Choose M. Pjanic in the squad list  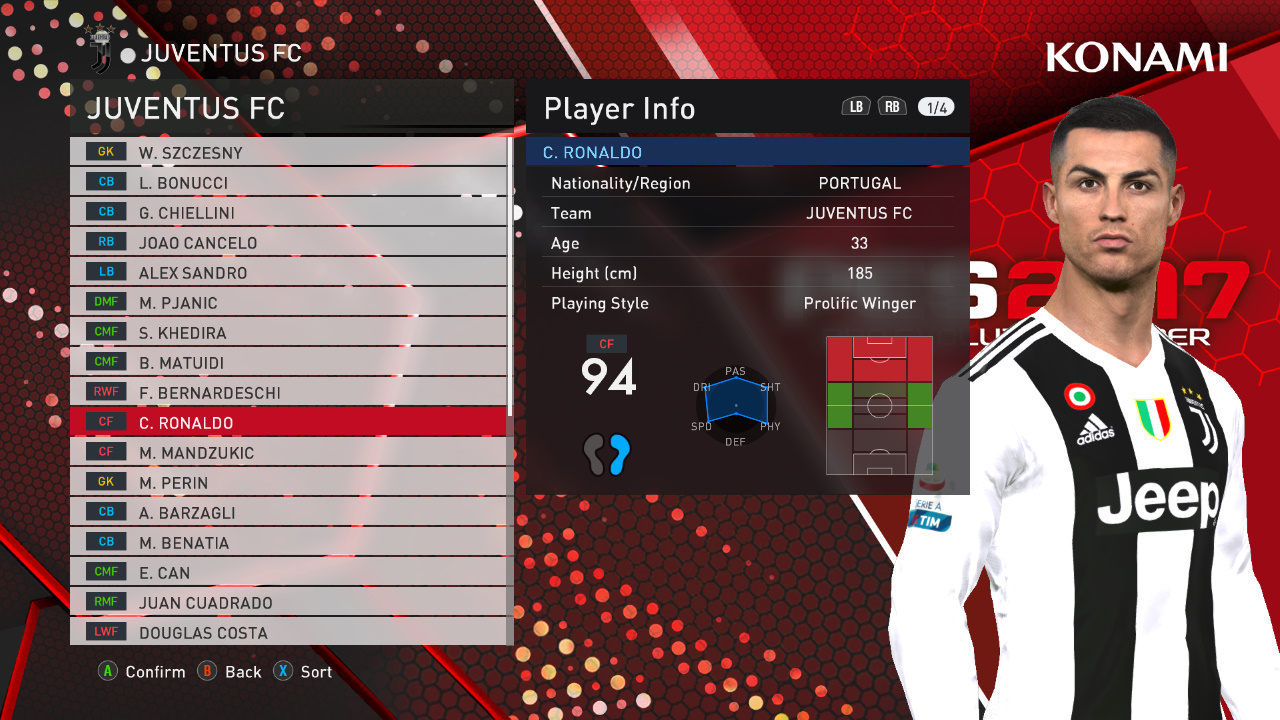[288, 302]
